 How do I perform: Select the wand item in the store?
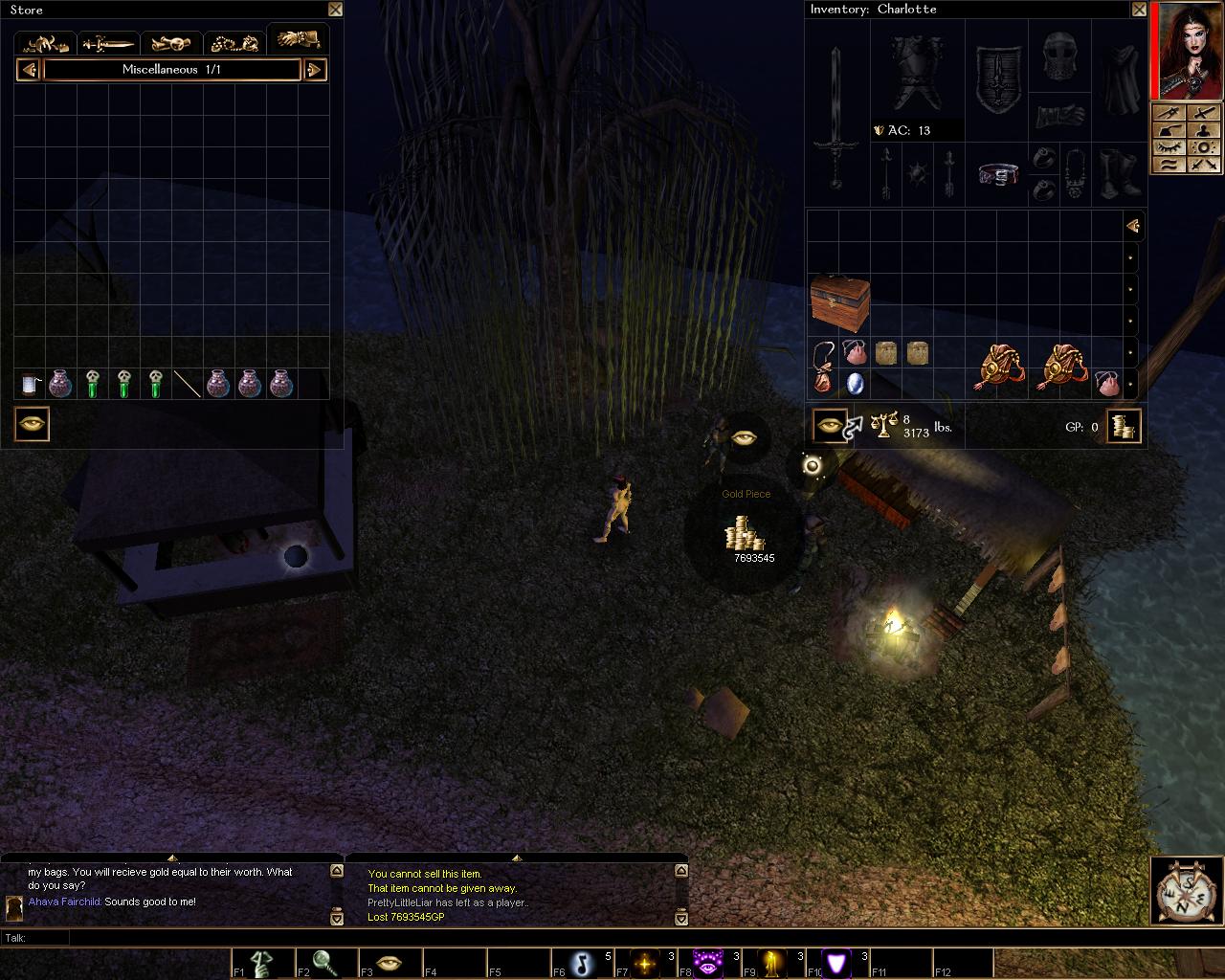point(188,385)
